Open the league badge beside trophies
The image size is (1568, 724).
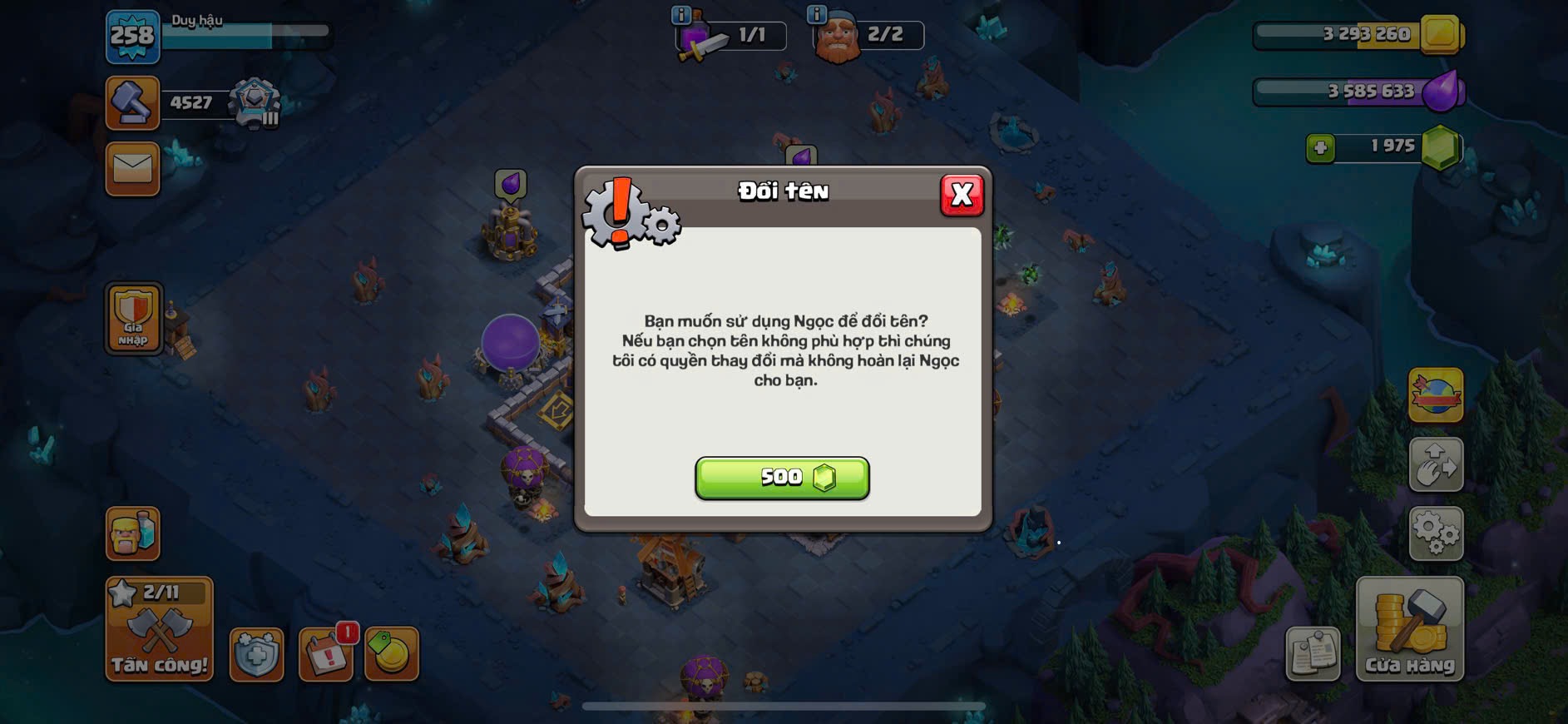click(x=255, y=103)
